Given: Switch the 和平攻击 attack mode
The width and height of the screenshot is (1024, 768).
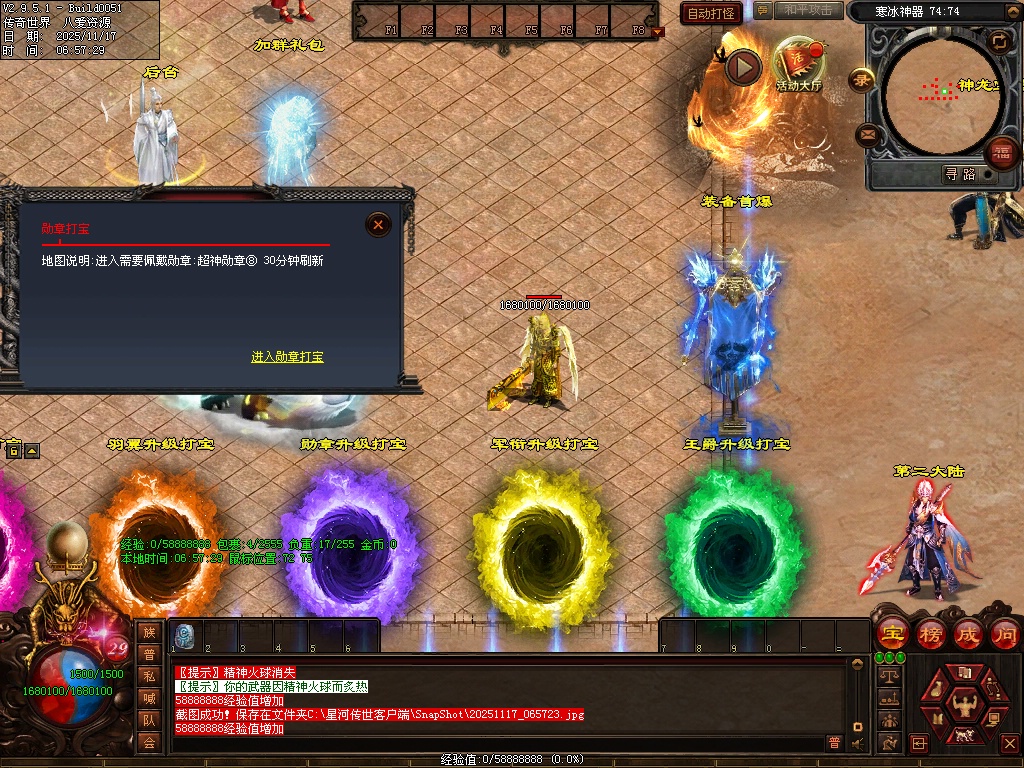Looking at the screenshot, I should 808,11.
